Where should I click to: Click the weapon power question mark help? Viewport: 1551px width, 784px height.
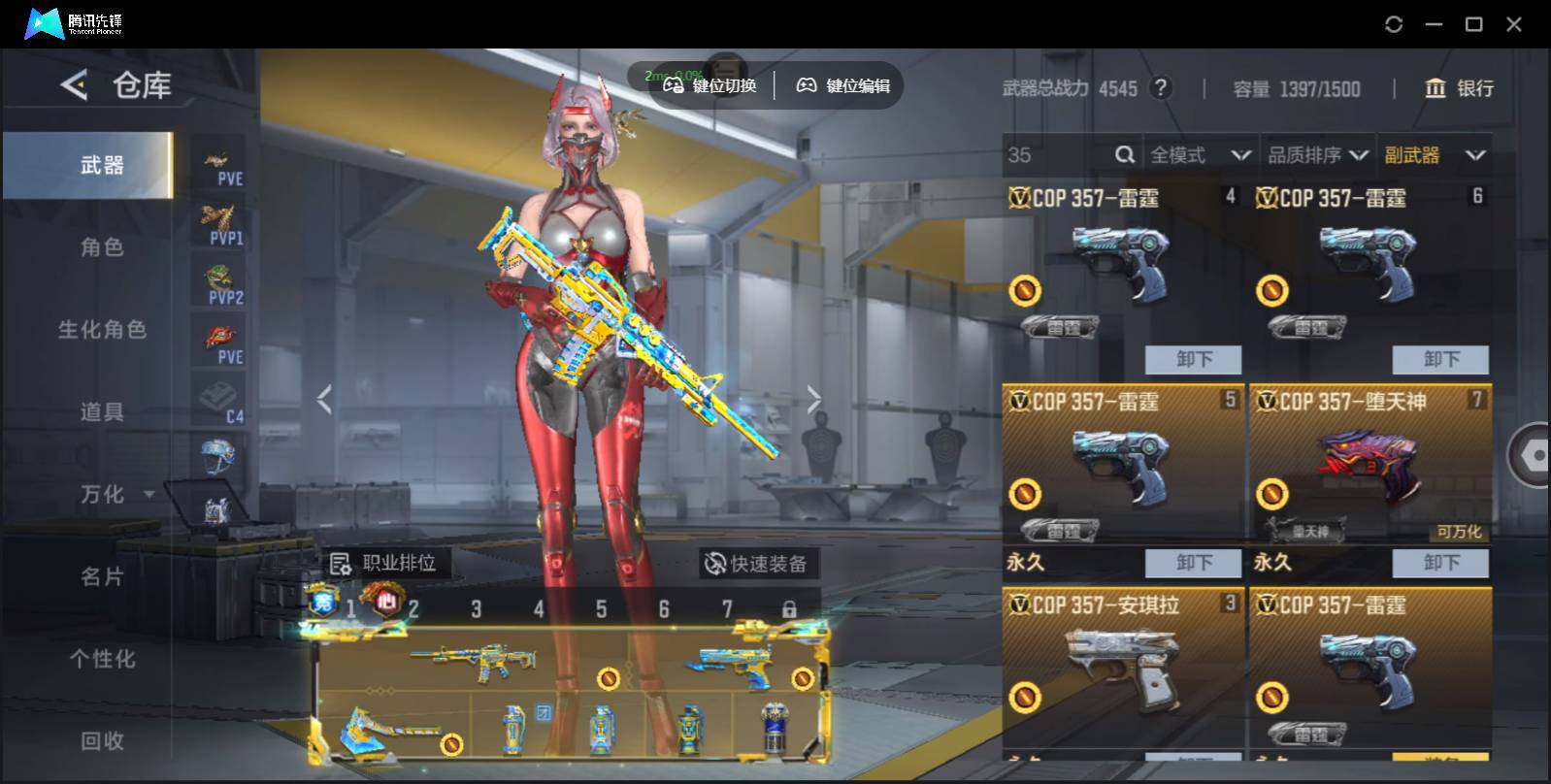[1159, 88]
